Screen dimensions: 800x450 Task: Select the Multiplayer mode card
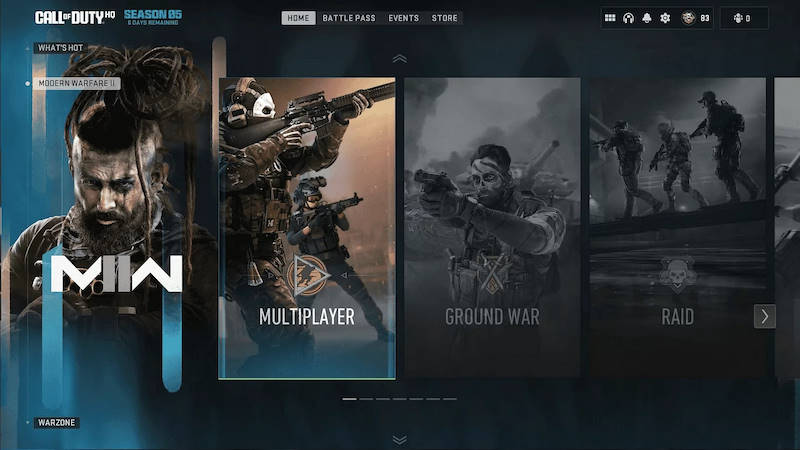click(x=307, y=229)
